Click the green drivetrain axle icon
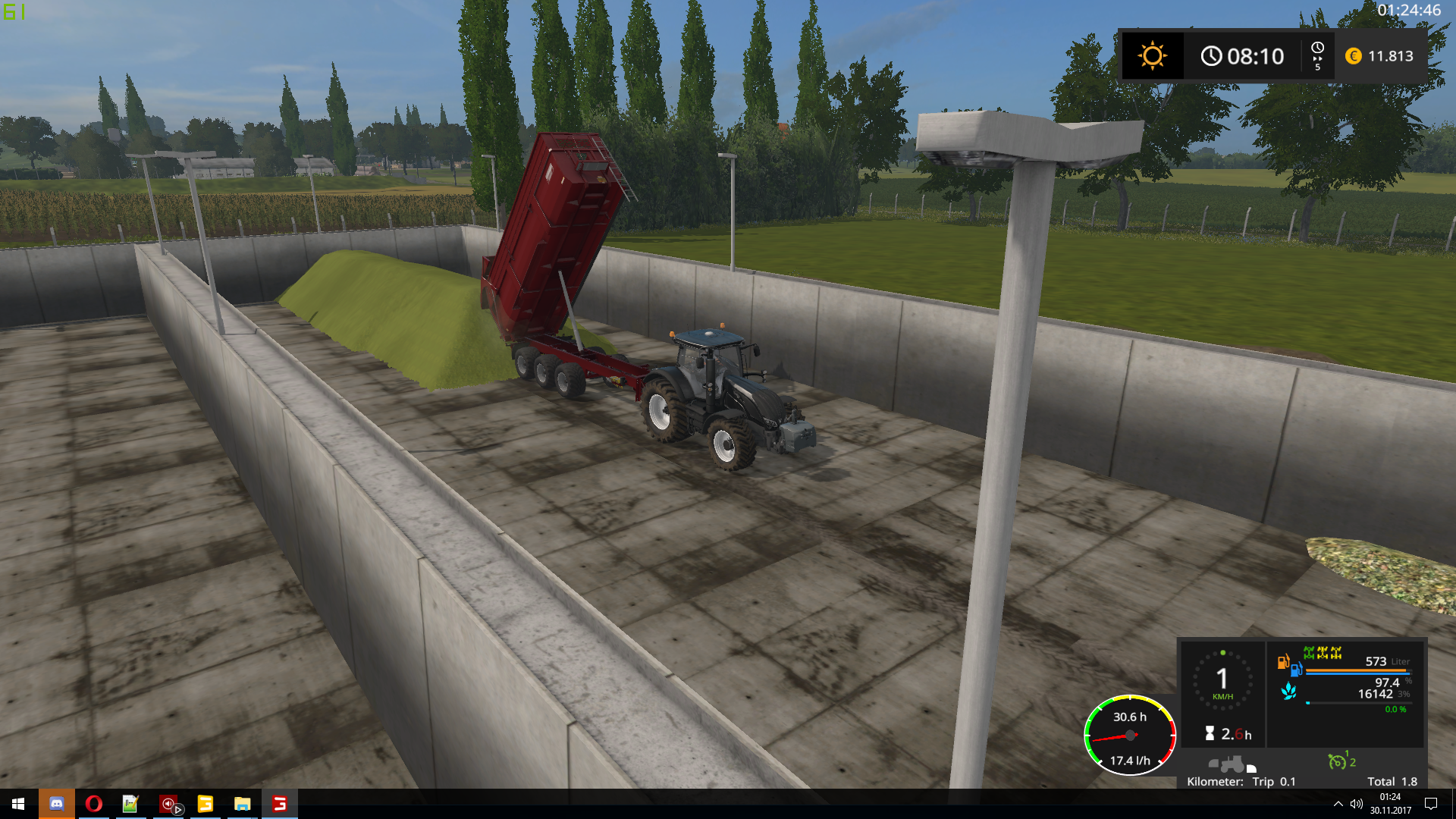1456x819 pixels. 1309,652
